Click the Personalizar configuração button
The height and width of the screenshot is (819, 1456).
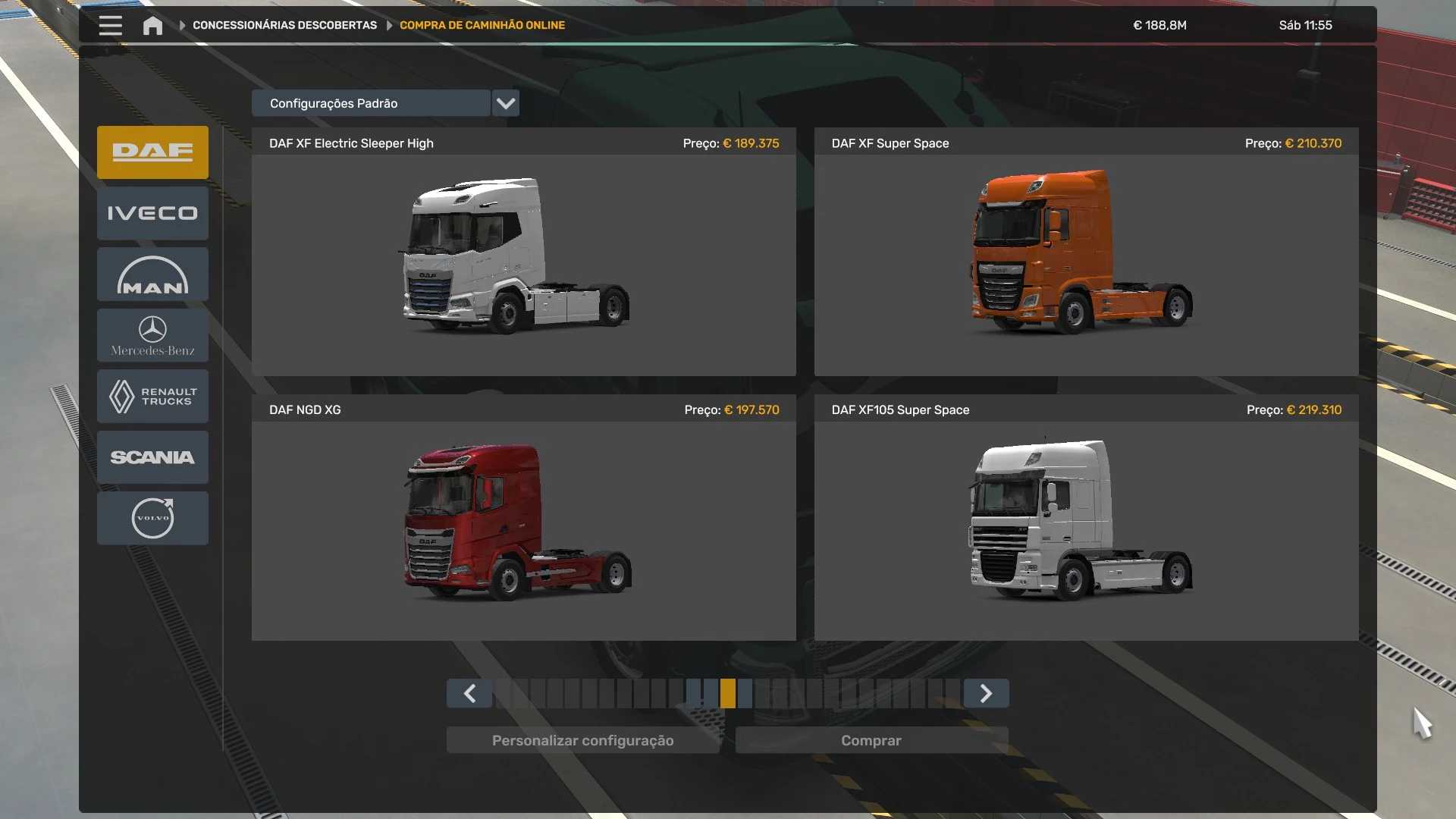click(x=582, y=740)
